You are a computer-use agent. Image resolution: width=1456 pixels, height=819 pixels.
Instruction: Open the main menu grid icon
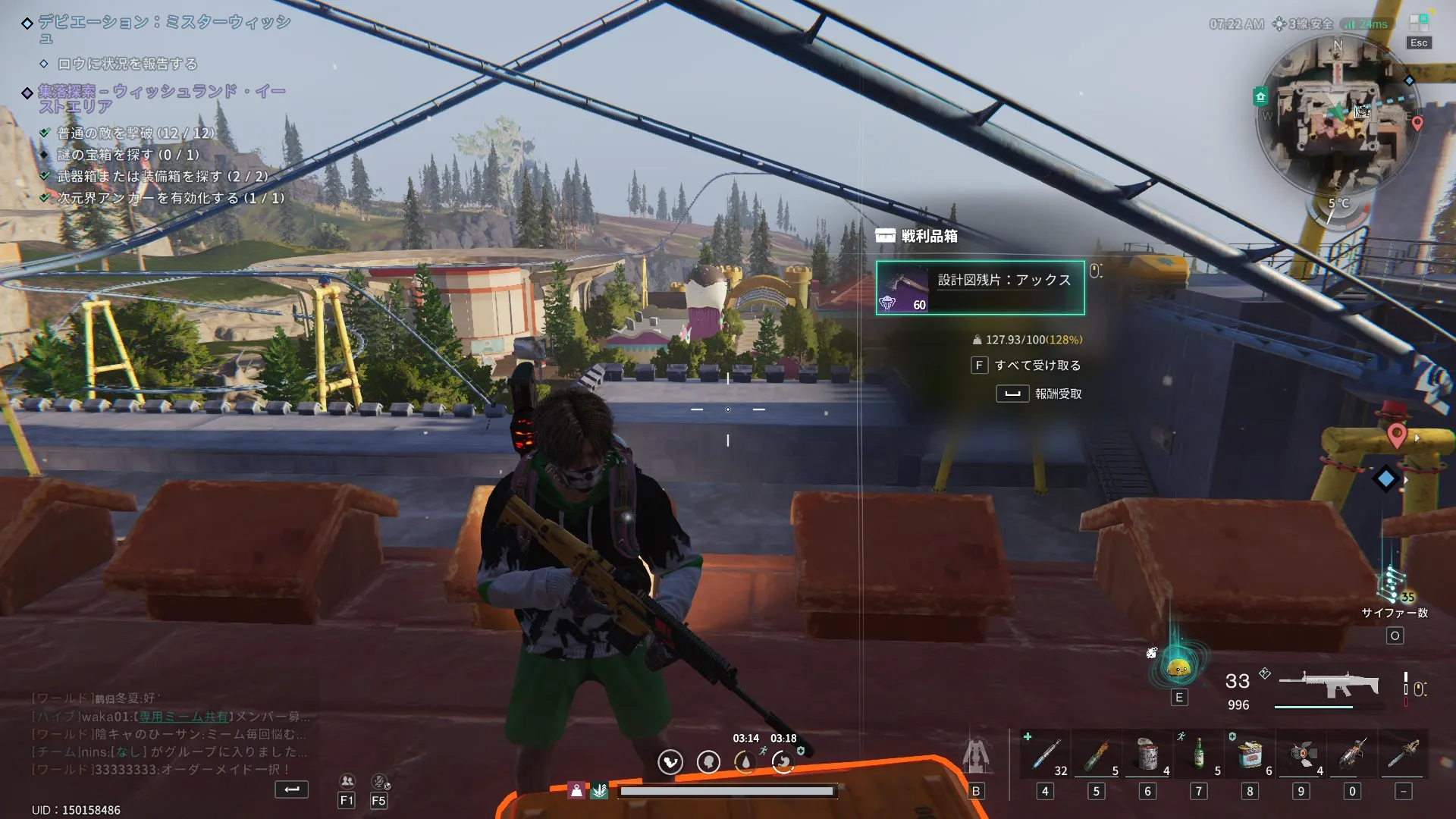coord(1419,23)
